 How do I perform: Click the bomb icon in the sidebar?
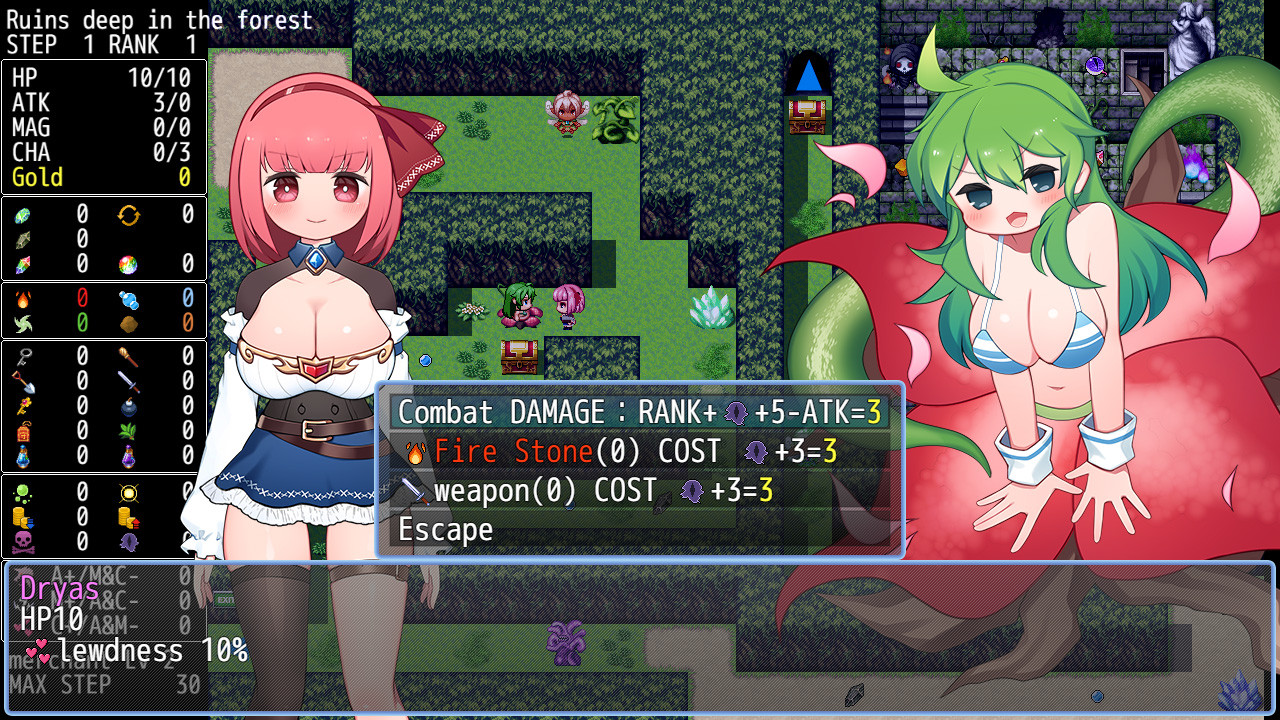[127, 409]
